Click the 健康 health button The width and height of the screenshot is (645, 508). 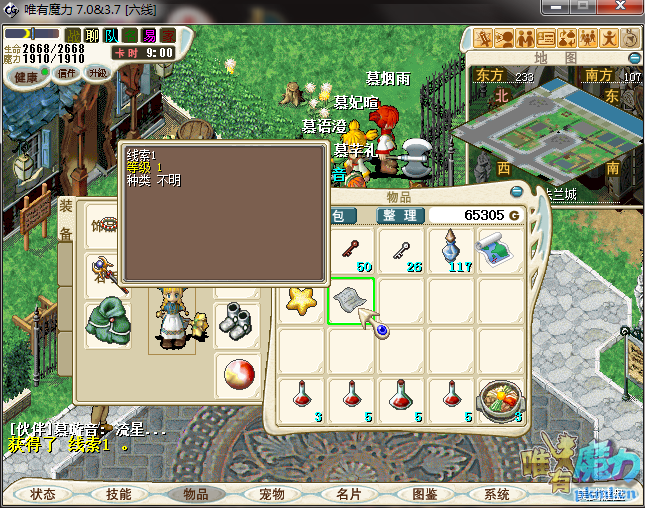26,77
